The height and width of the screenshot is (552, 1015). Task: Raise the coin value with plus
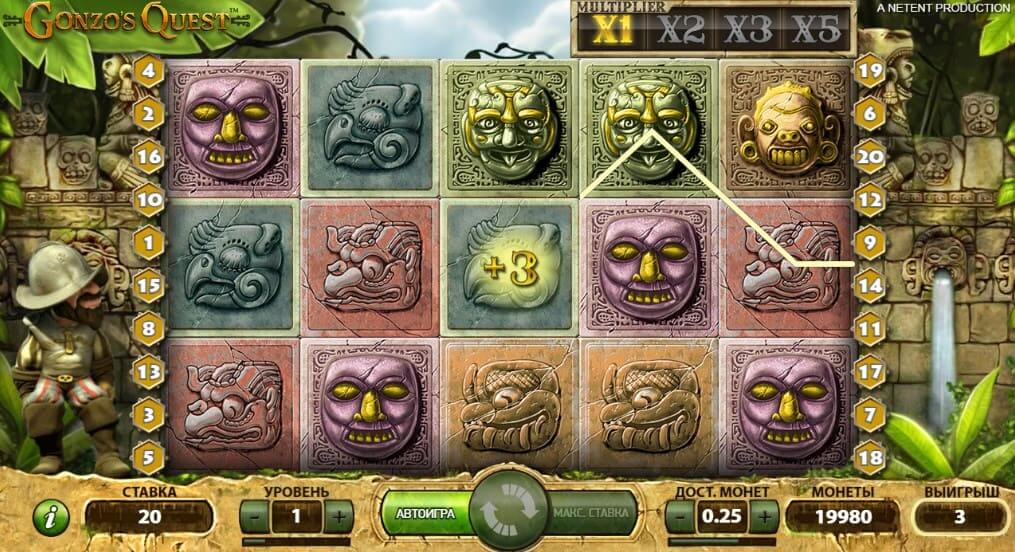765,517
